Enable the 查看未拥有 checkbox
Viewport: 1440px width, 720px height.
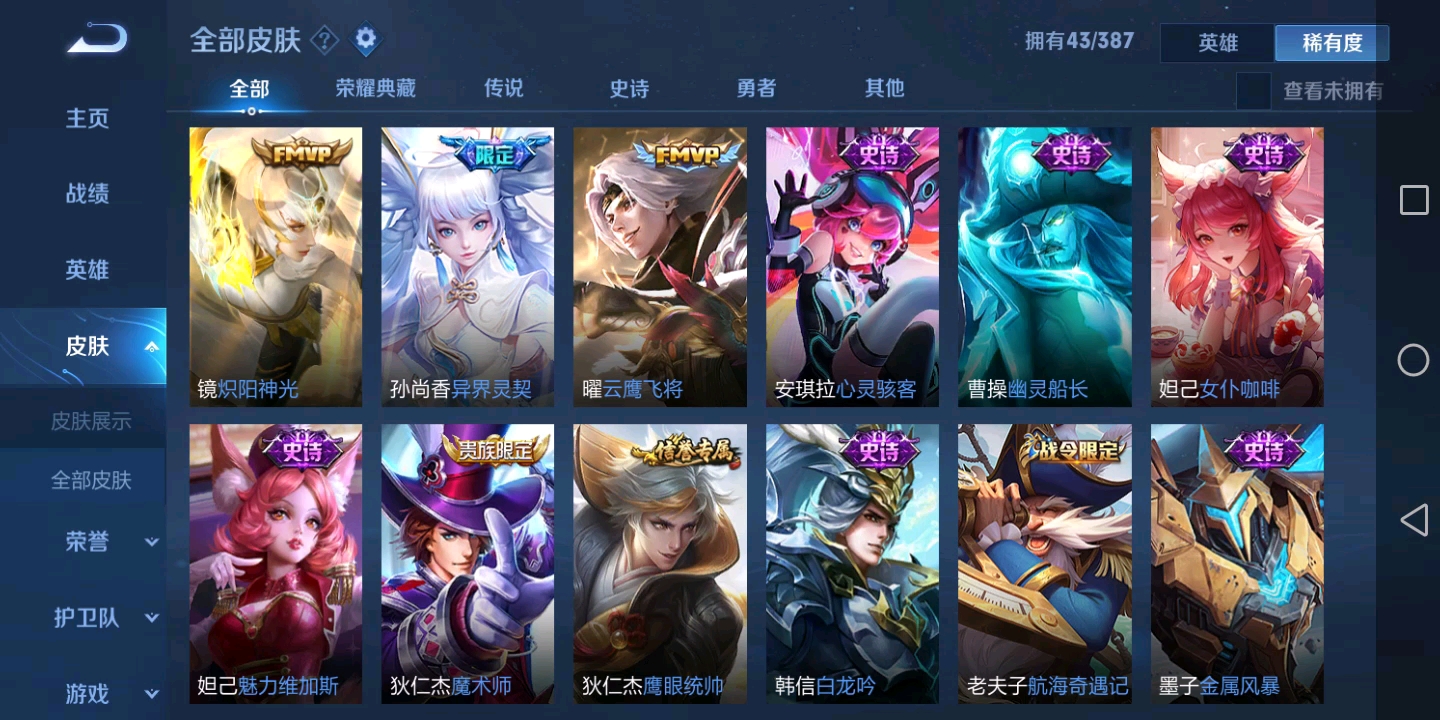(1253, 89)
